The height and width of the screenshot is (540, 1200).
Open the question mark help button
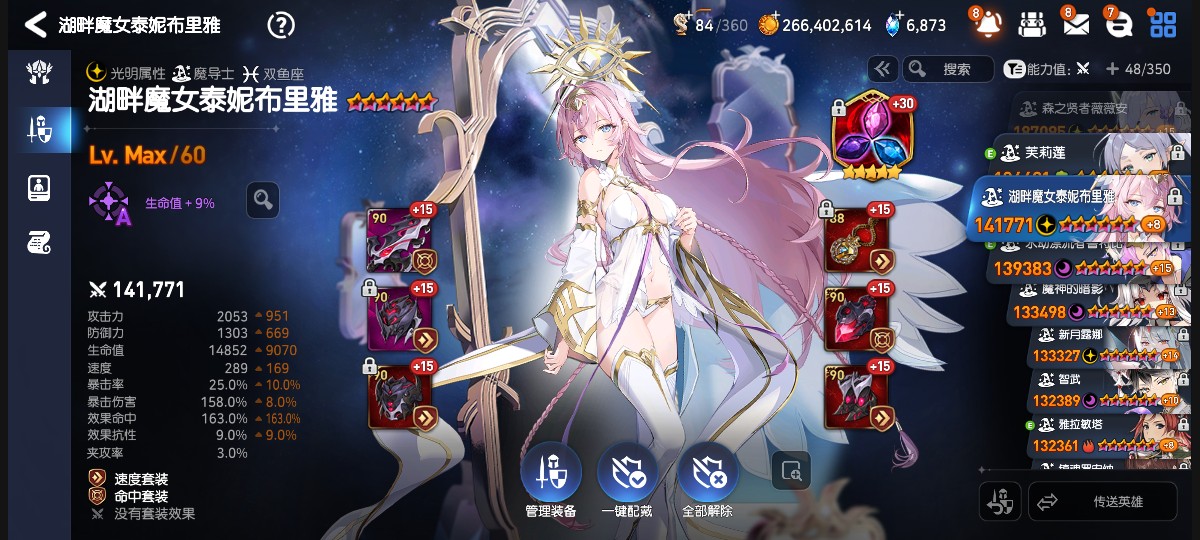click(x=283, y=25)
